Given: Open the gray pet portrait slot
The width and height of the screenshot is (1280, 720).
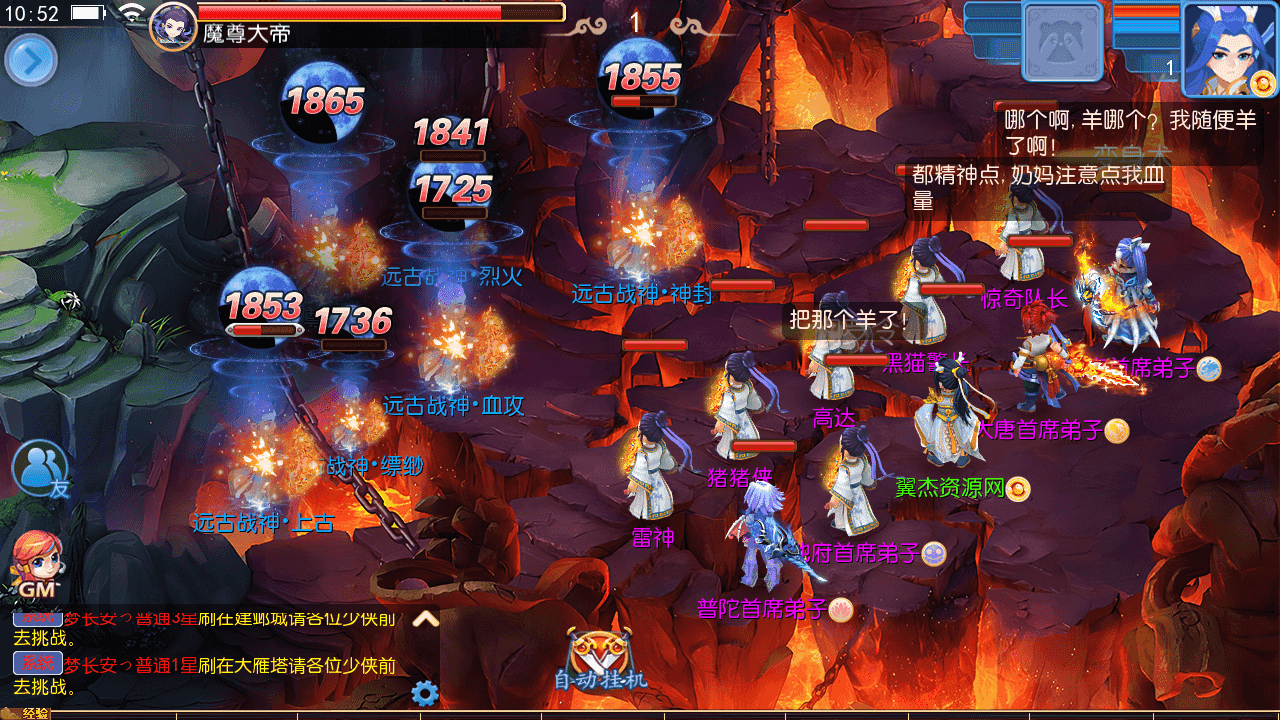Looking at the screenshot, I should [x=1063, y=41].
